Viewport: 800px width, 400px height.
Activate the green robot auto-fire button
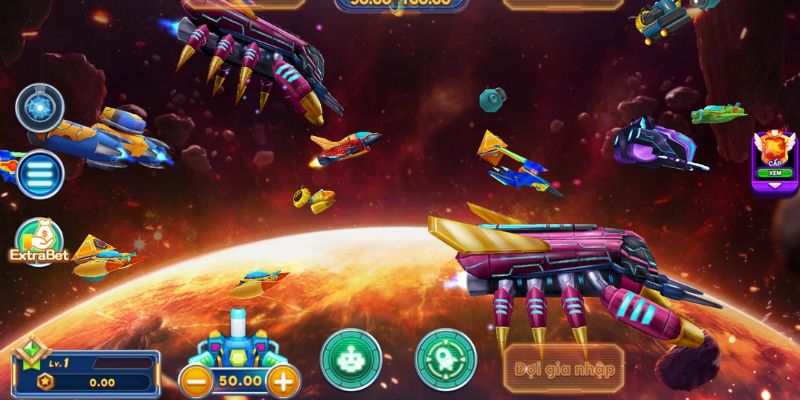(x=350, y=358)
